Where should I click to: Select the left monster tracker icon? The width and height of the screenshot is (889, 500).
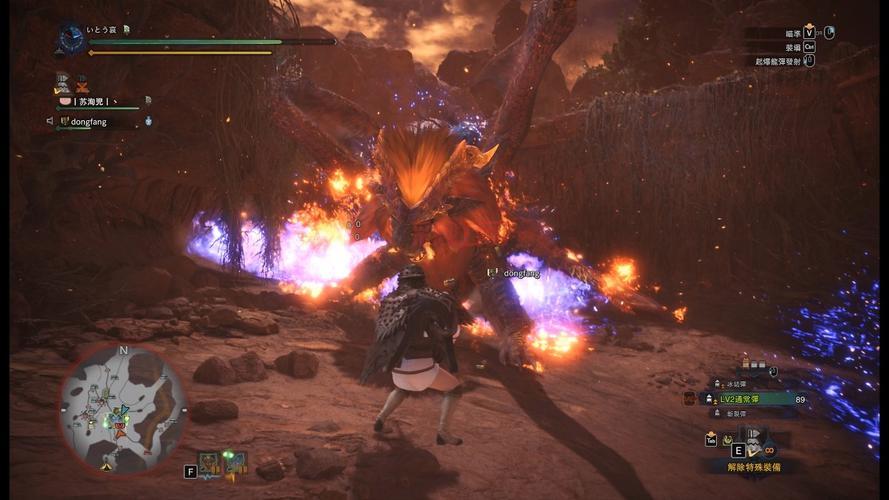[210, 464]
